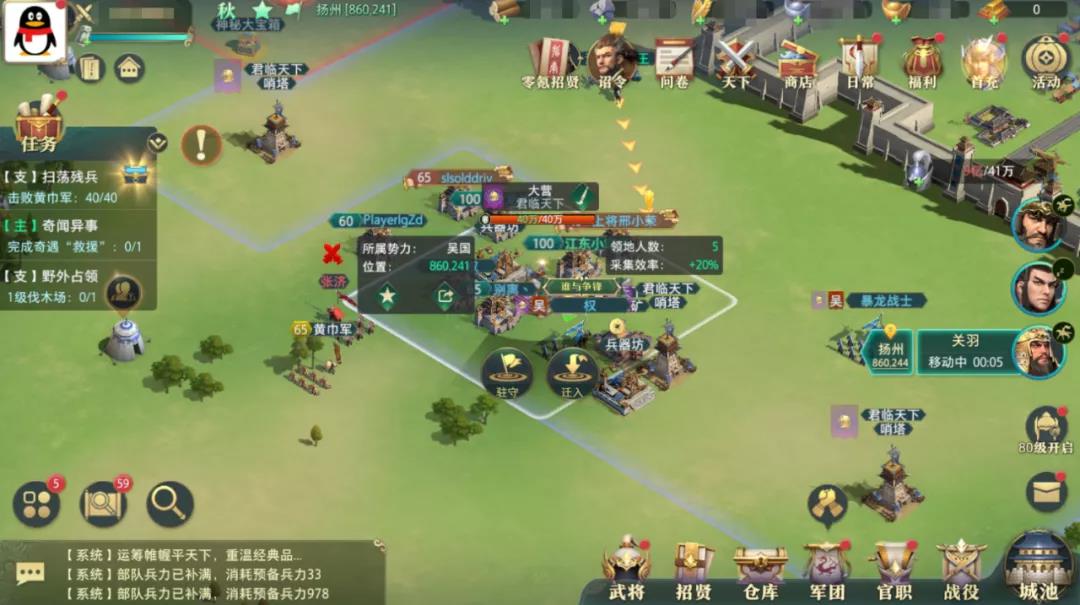
Task: Open the chat speech bubble
Action: tap(30, 573)
